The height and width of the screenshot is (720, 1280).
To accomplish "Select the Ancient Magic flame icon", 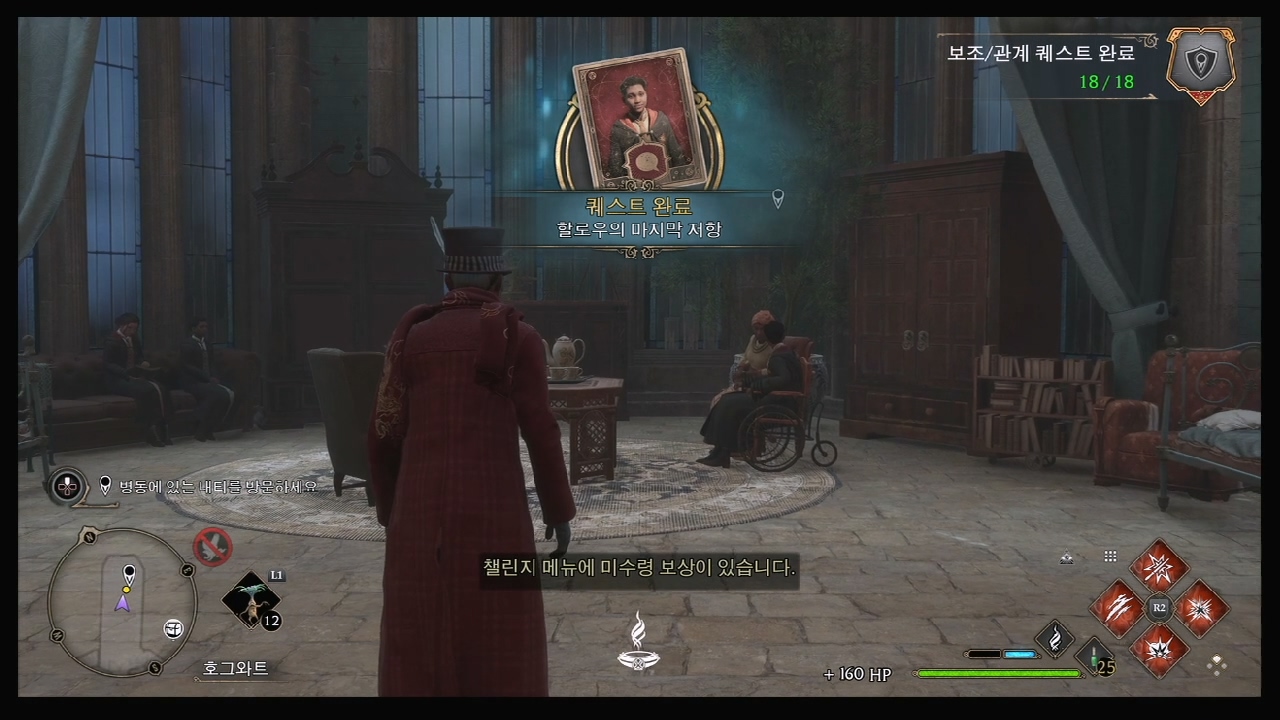I will (1055, 638).
